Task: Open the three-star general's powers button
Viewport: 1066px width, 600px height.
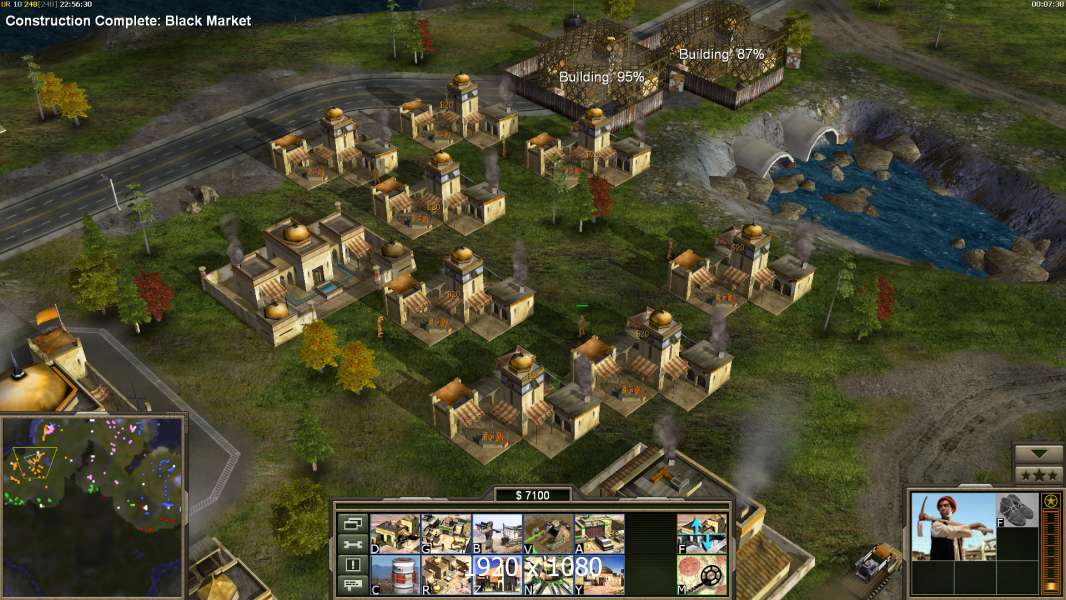Action: (1038, 475)
